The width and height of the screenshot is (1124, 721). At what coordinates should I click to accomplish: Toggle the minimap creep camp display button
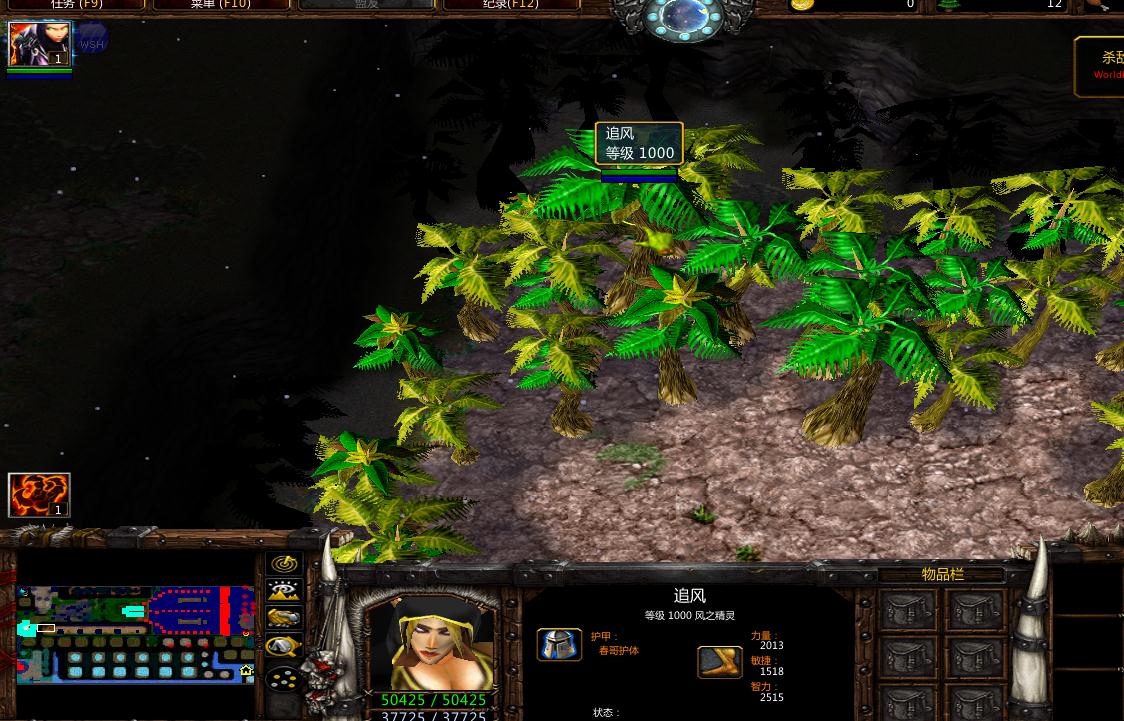[x=284, y=647]
